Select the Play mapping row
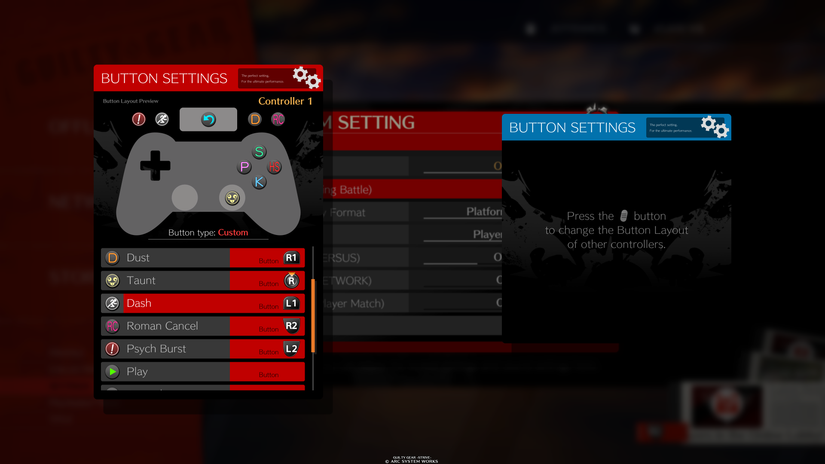Screen dimensions: 825x464 [x=202, y=371]
